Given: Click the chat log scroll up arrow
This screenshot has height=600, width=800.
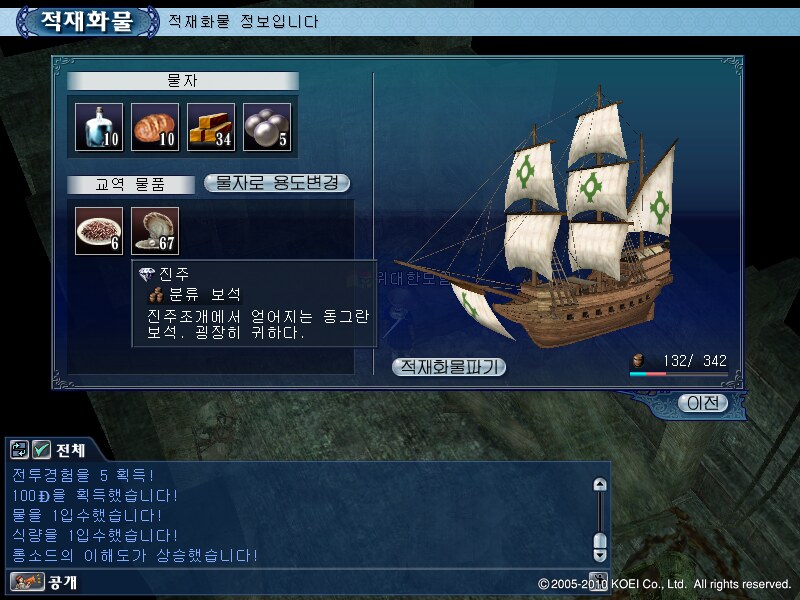Looking at the screenshot, I should [600, 484].
